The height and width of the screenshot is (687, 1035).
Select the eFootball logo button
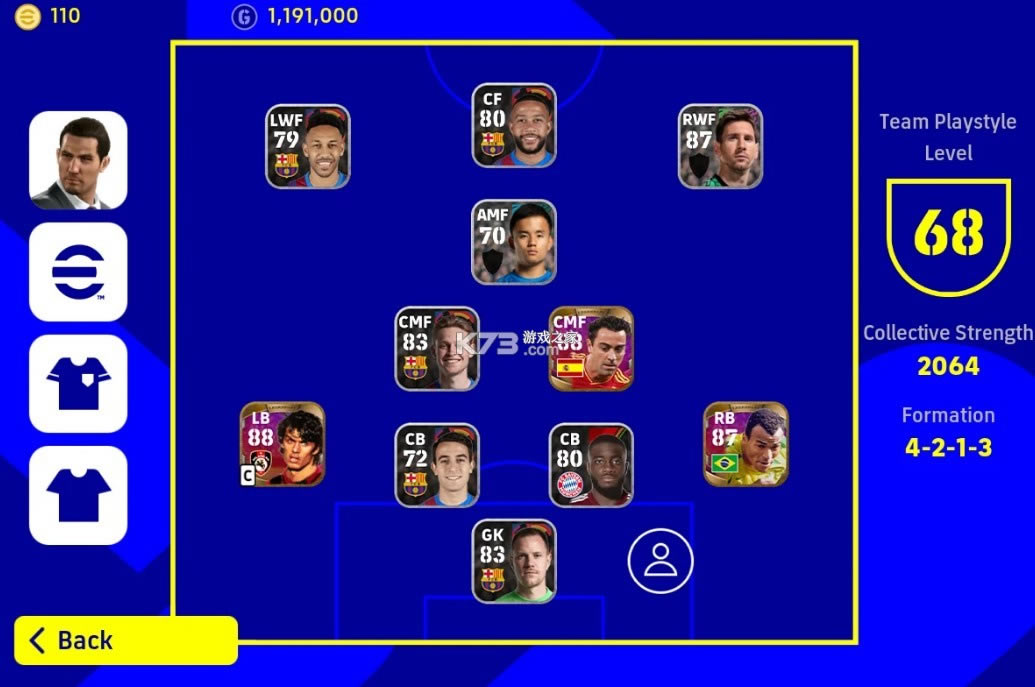(78, 272)
